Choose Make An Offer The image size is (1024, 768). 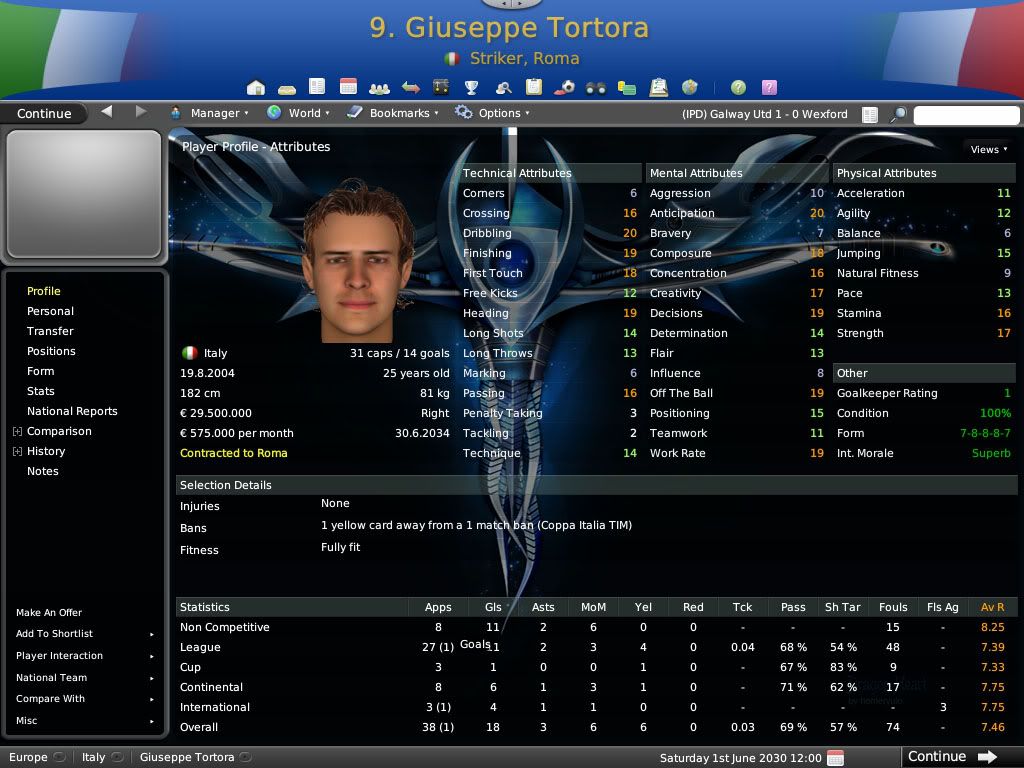pyautogui.click(x=49, y=612)
